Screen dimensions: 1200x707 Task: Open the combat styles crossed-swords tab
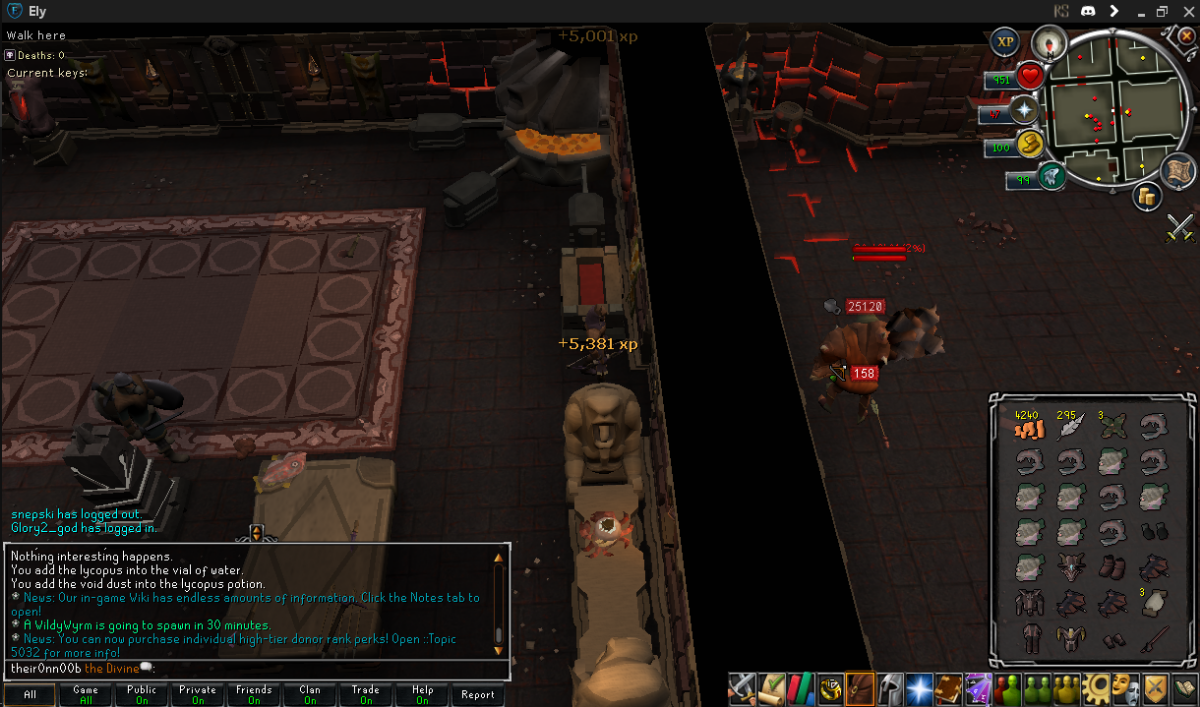pyautogui.click(x=741, y=687)
